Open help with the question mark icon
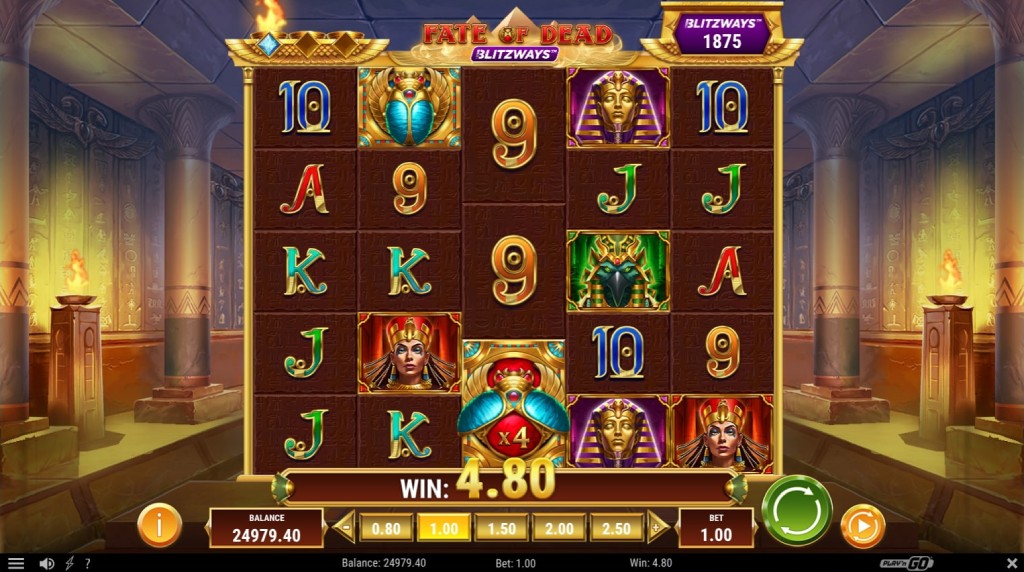 (x=87, y=563)
